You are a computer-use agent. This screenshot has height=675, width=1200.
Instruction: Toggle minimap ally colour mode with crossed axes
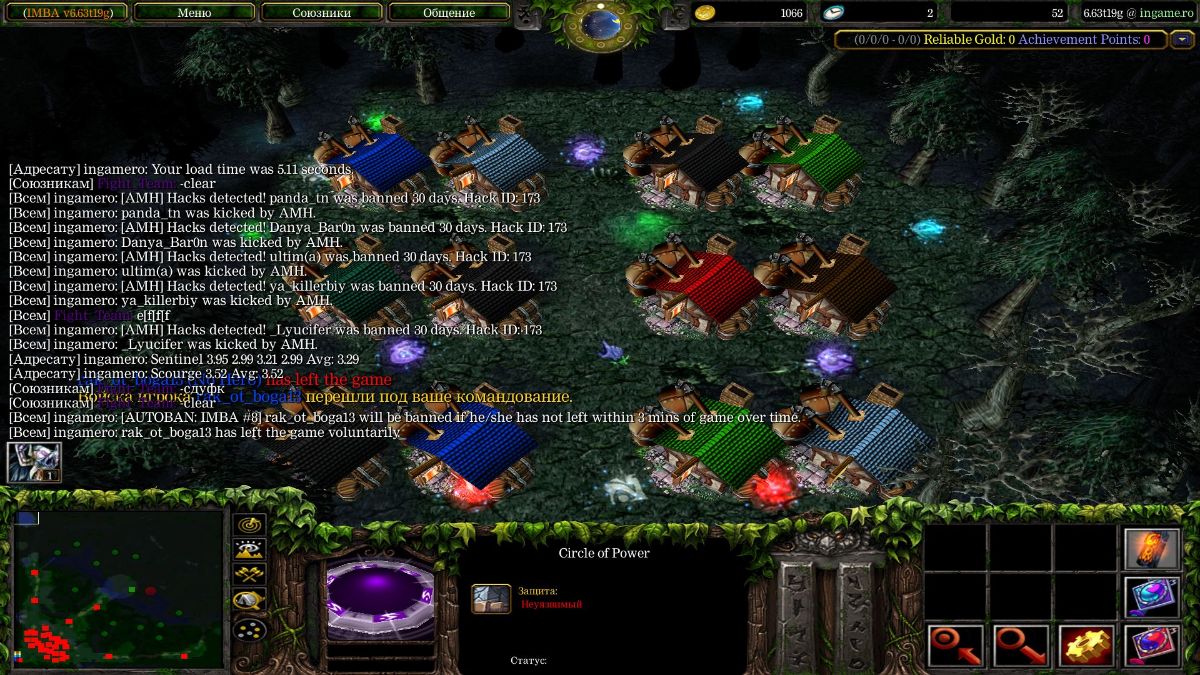(x=248, y=574)
